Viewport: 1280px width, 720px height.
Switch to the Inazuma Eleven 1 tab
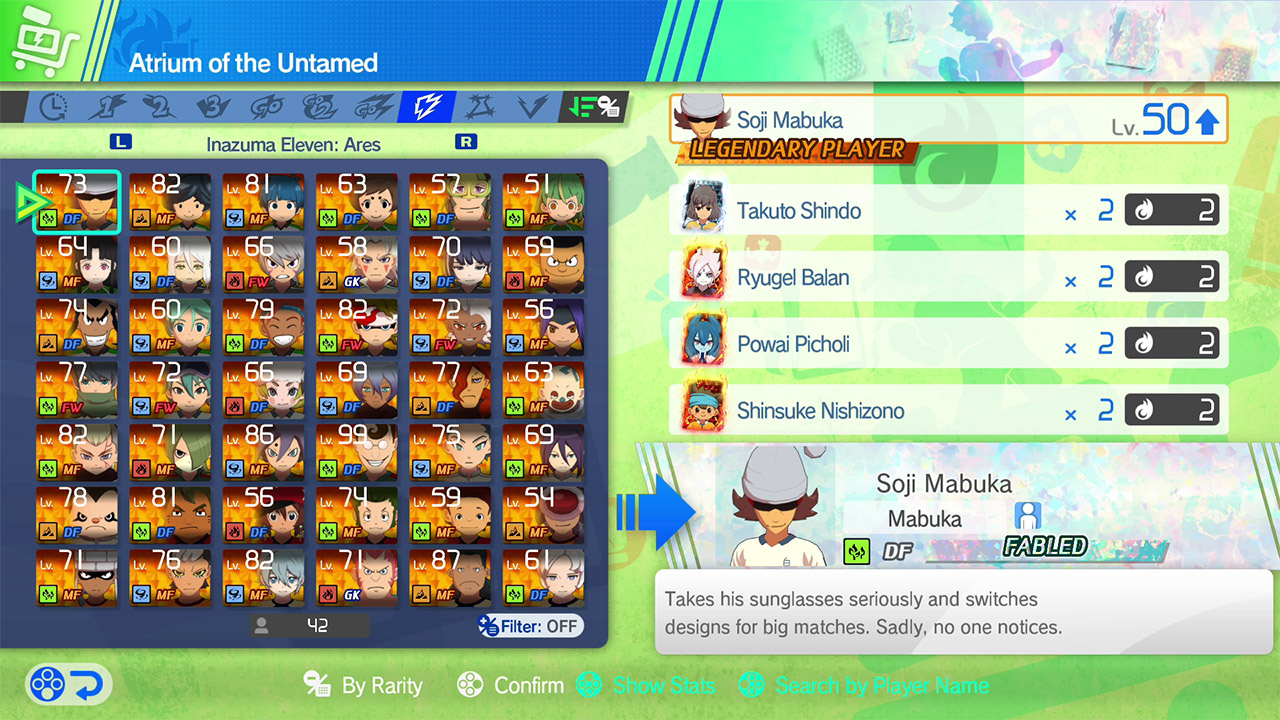[107, 107]
